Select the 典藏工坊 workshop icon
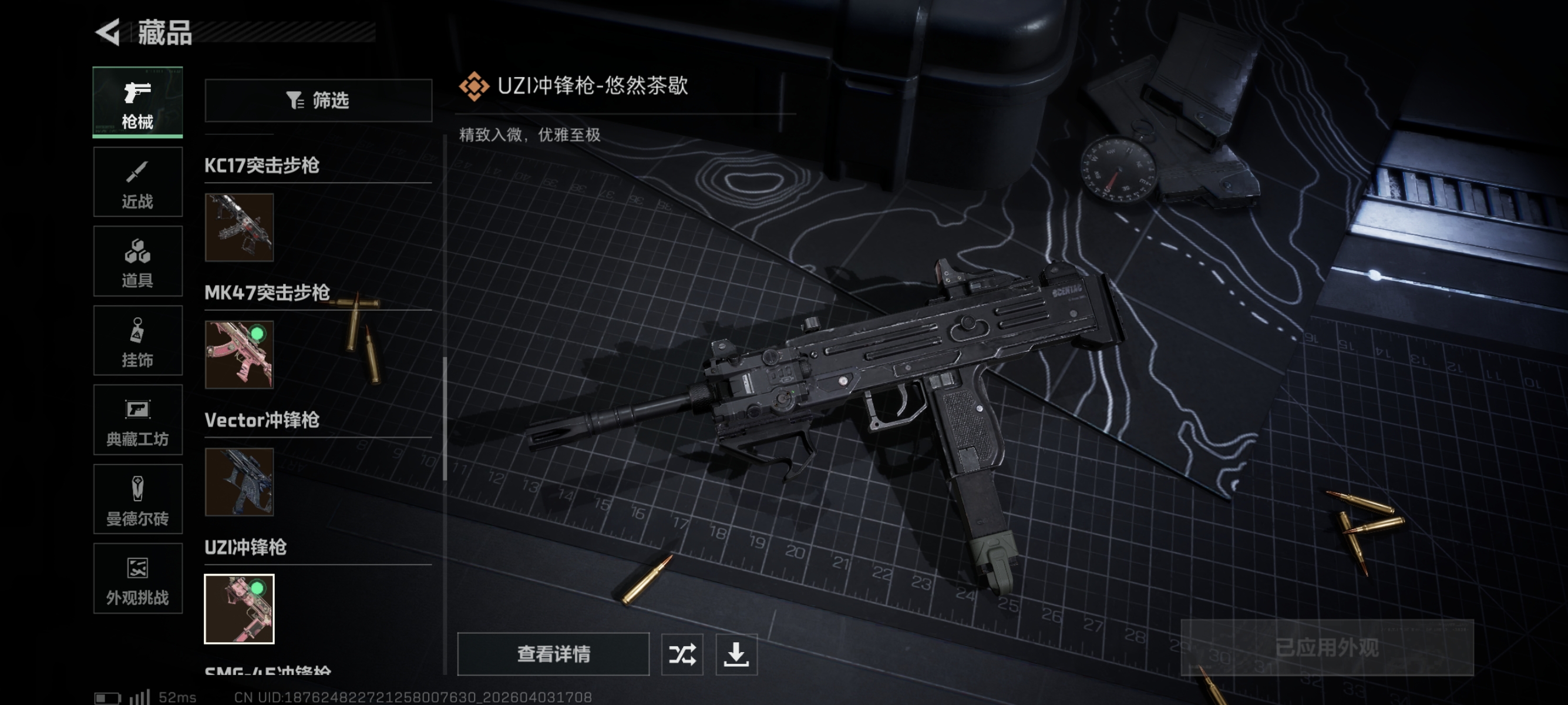This screenshot has width=1568, height=705. click(x=137, y=420)
